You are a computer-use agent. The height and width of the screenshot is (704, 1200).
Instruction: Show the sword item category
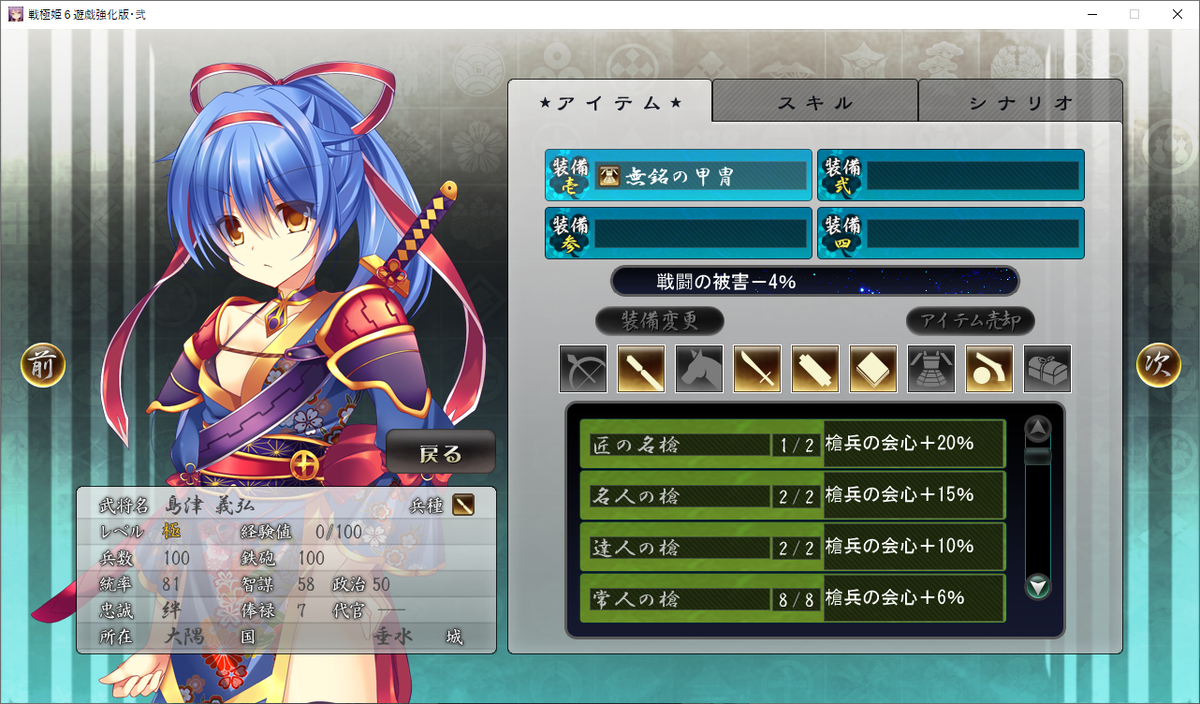pos(757,369)
